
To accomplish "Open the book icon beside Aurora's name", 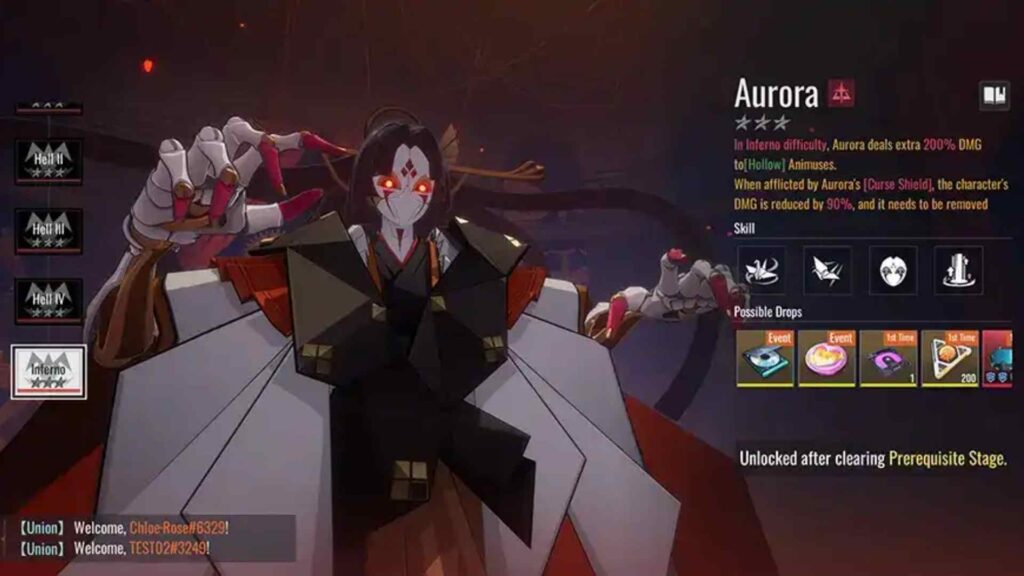I will click(994, 95).
